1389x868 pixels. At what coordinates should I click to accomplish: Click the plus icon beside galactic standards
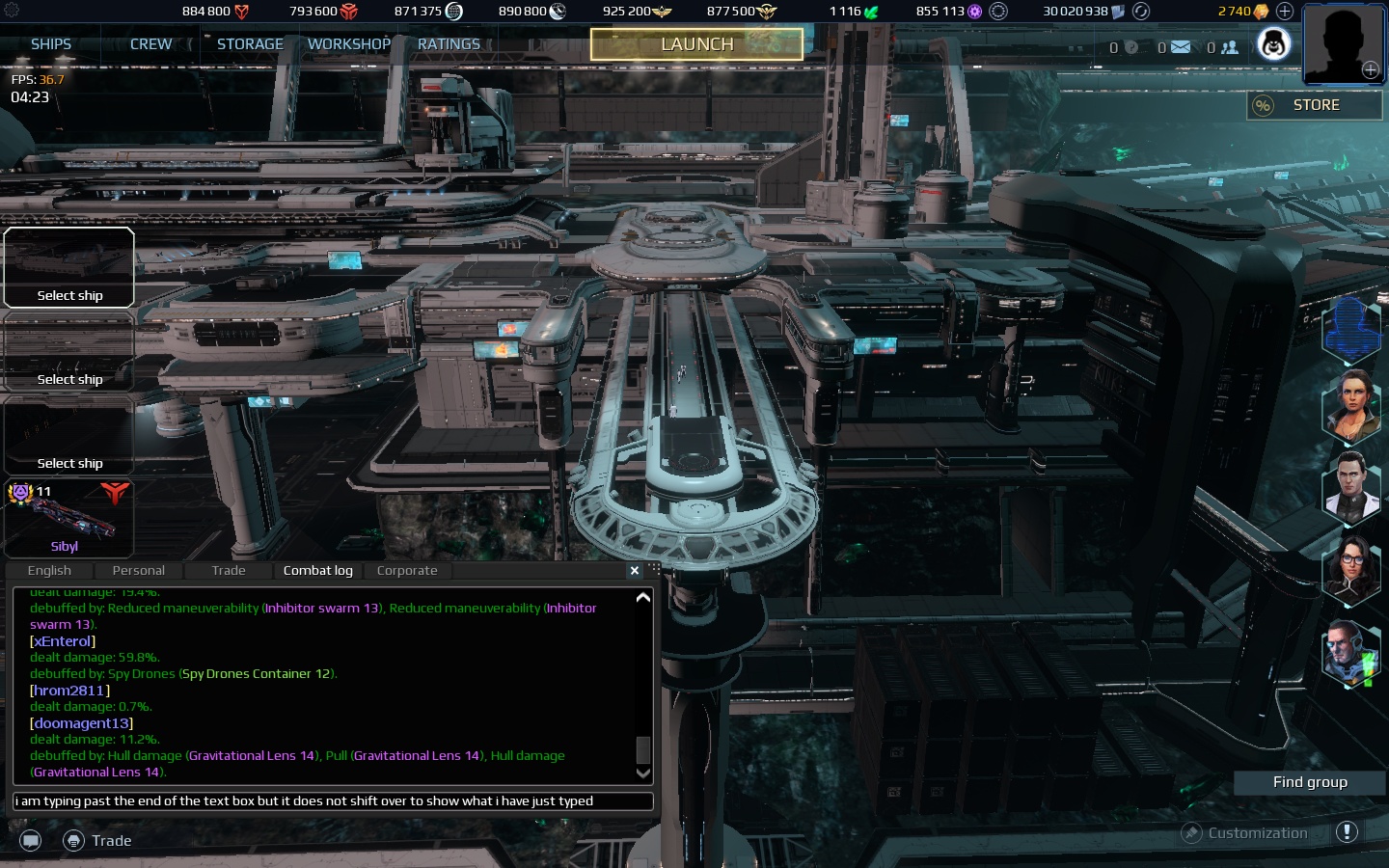(x=1284, y=12)
